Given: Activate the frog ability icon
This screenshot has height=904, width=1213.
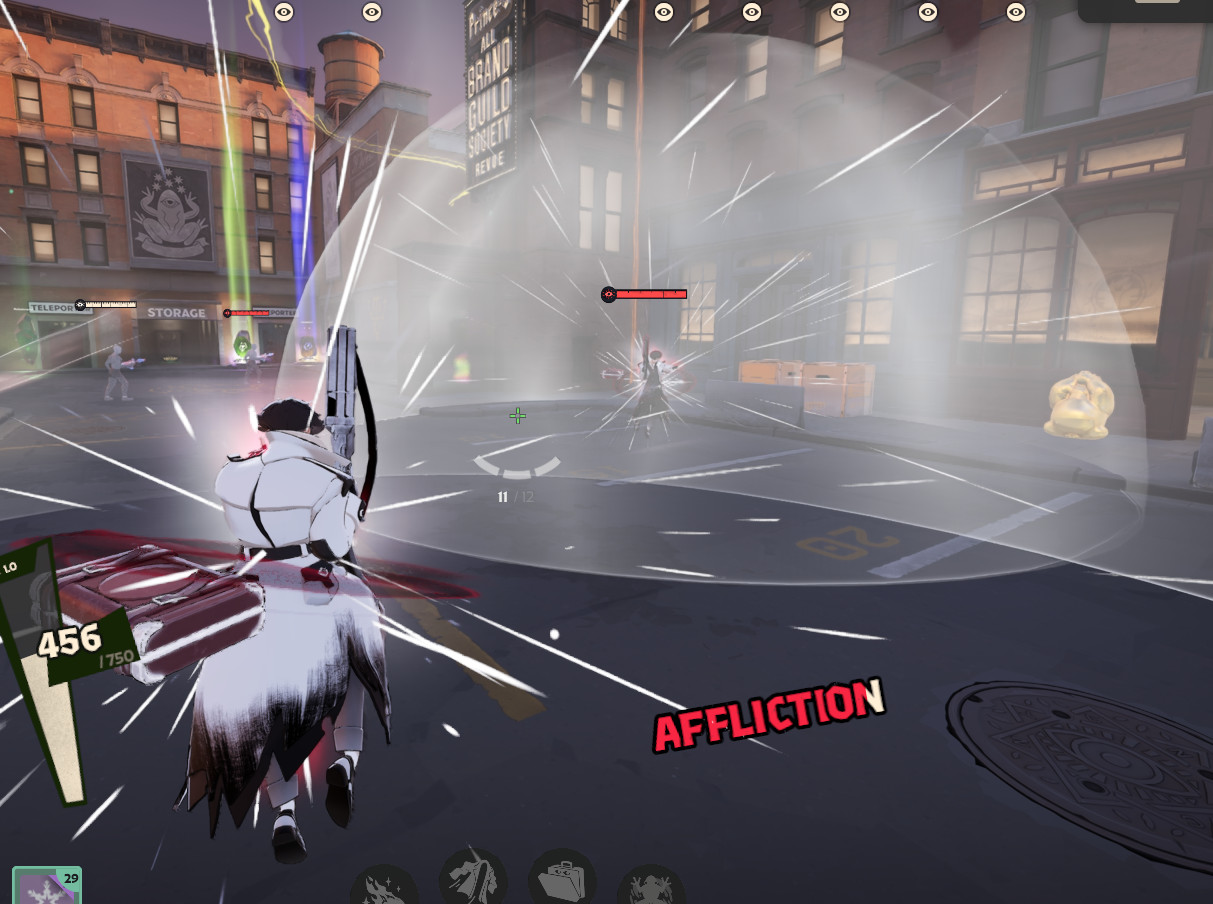Looking at the screenshot, I should pos(651,888).
